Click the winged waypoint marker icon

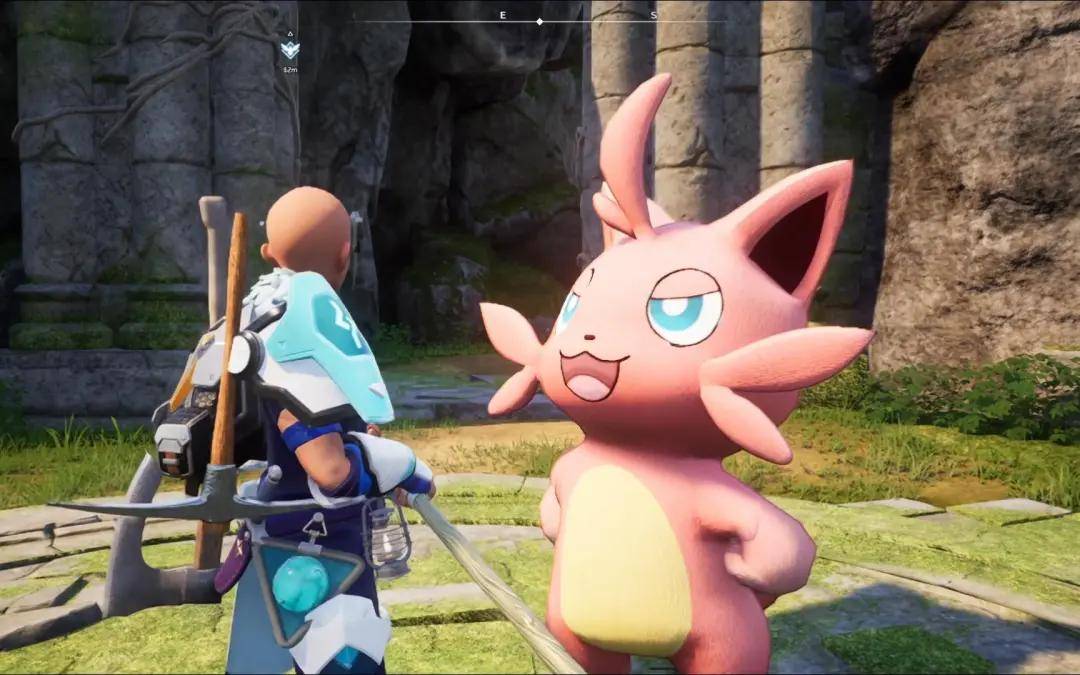[x=290, y=50]
